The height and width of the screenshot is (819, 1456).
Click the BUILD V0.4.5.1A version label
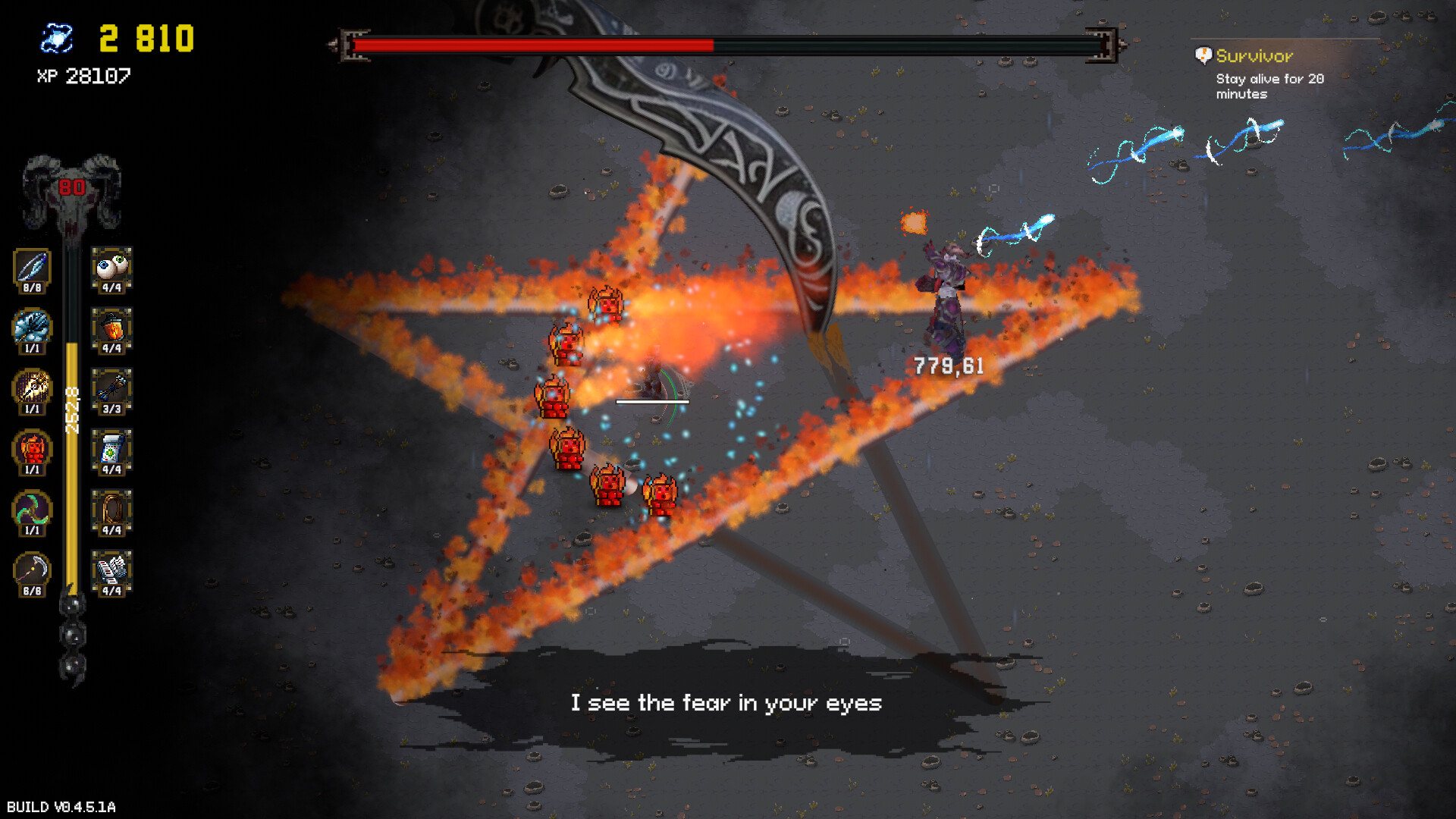pos(59,806)
